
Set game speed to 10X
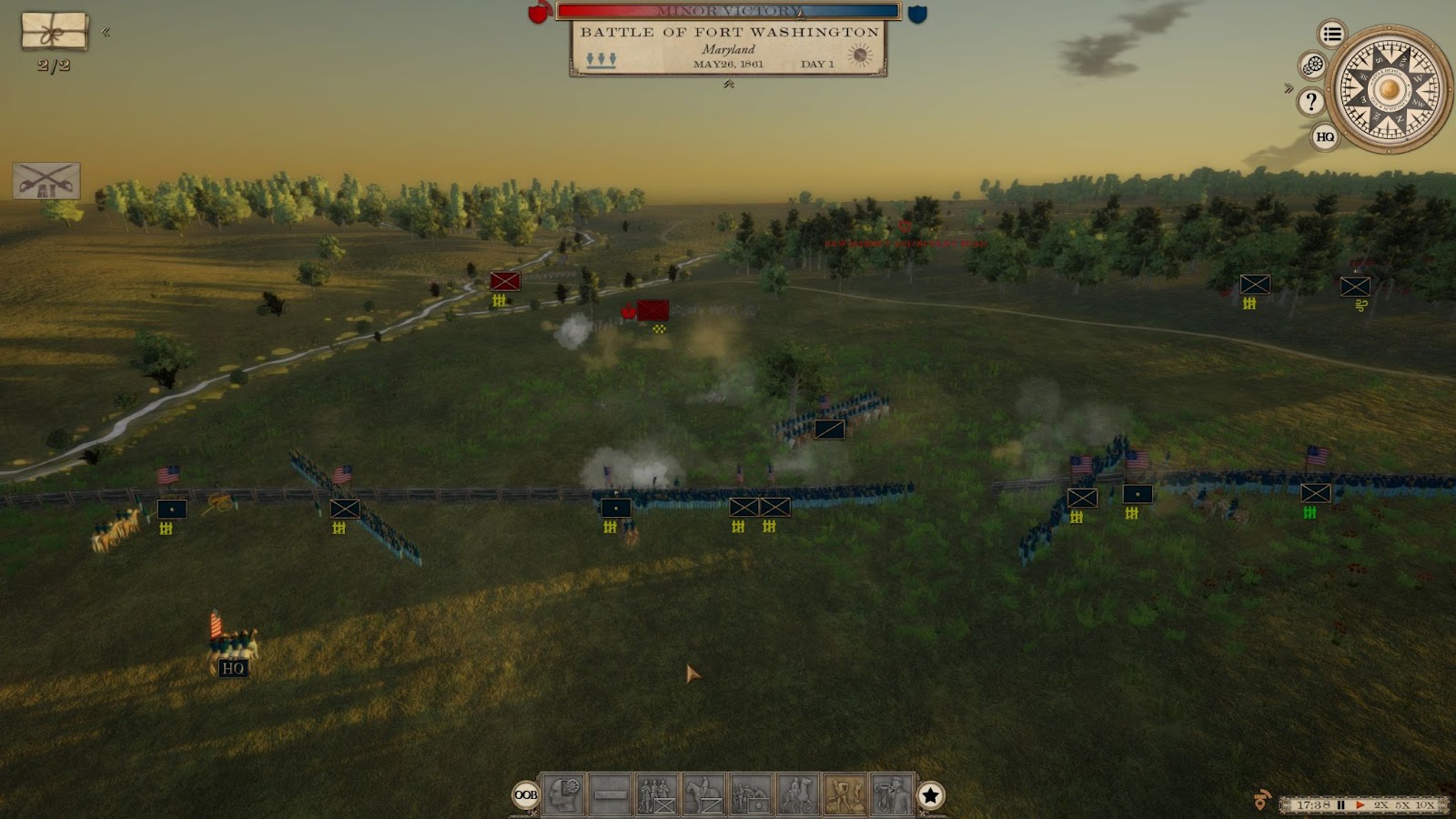coord(1424,805)
